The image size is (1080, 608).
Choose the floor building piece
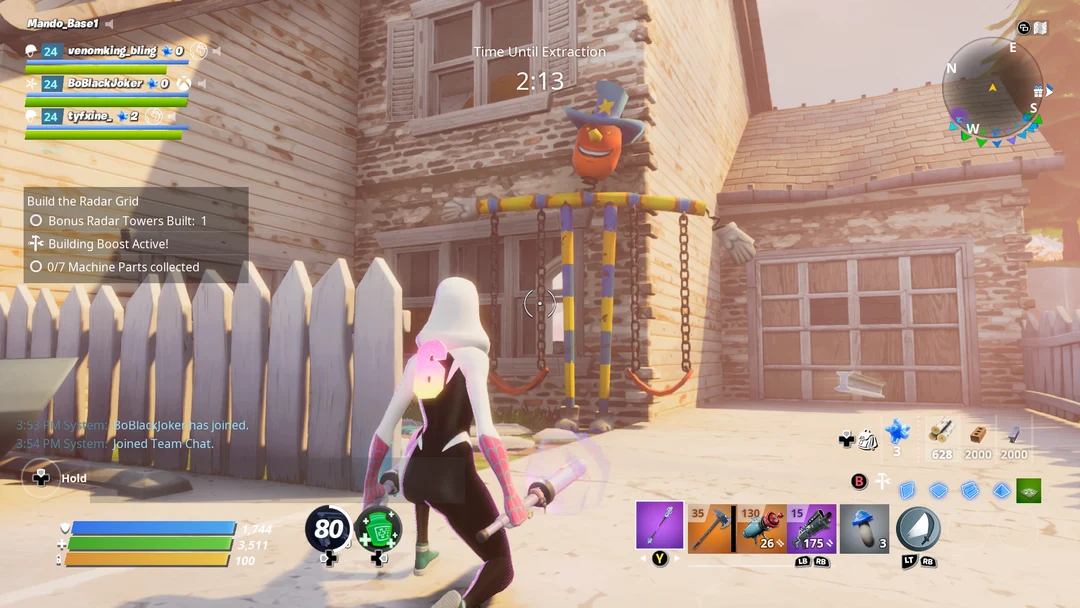point(938,490)
